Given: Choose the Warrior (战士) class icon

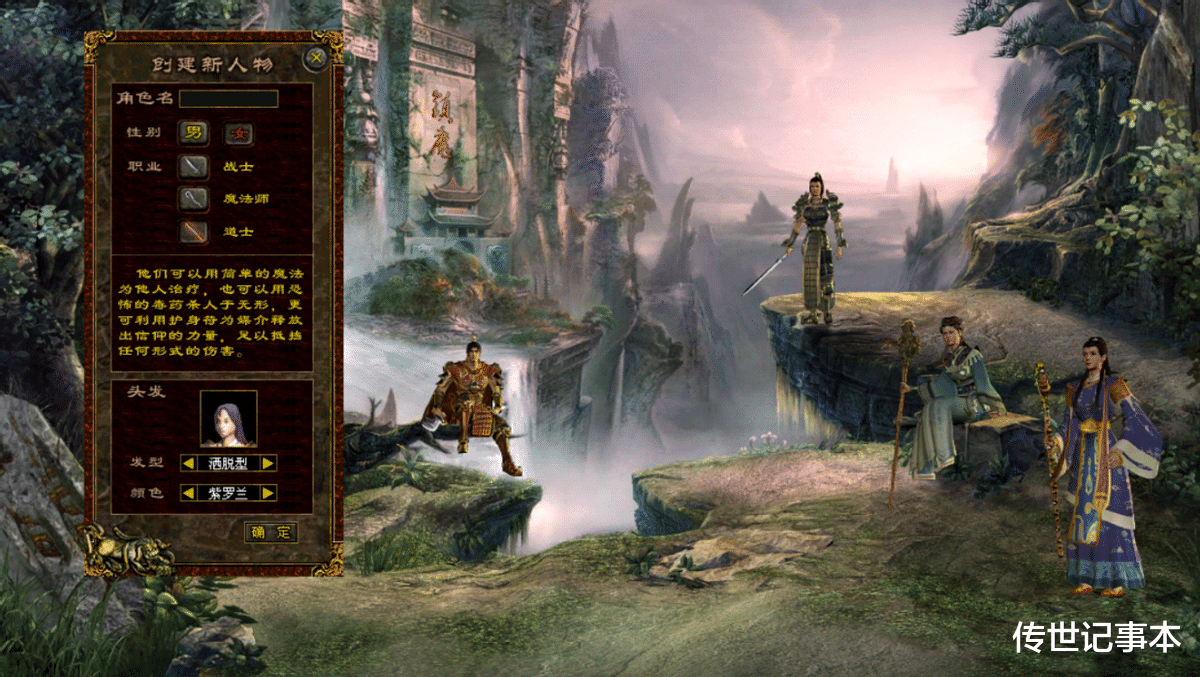Looking at the screenshot, I should coord(193,166).
